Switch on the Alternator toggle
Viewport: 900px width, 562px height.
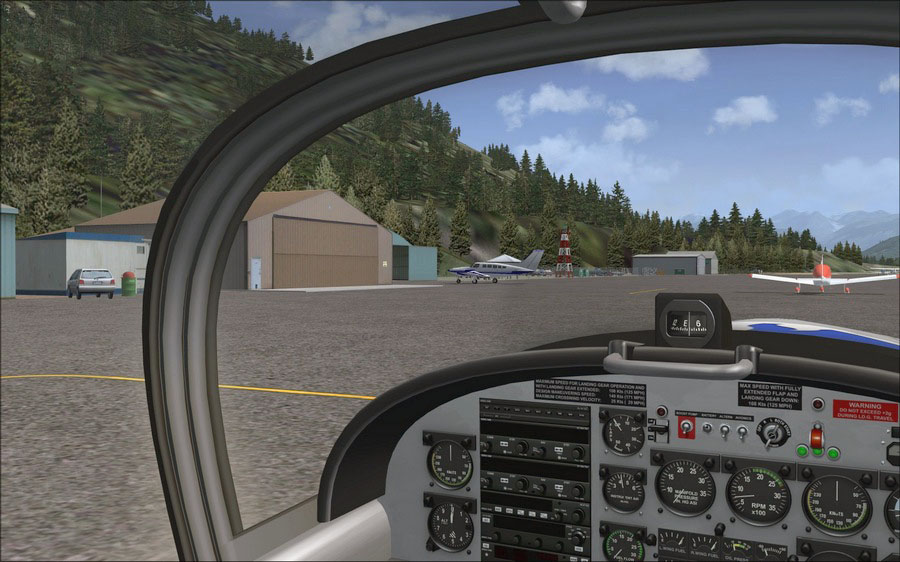[724, 431]
